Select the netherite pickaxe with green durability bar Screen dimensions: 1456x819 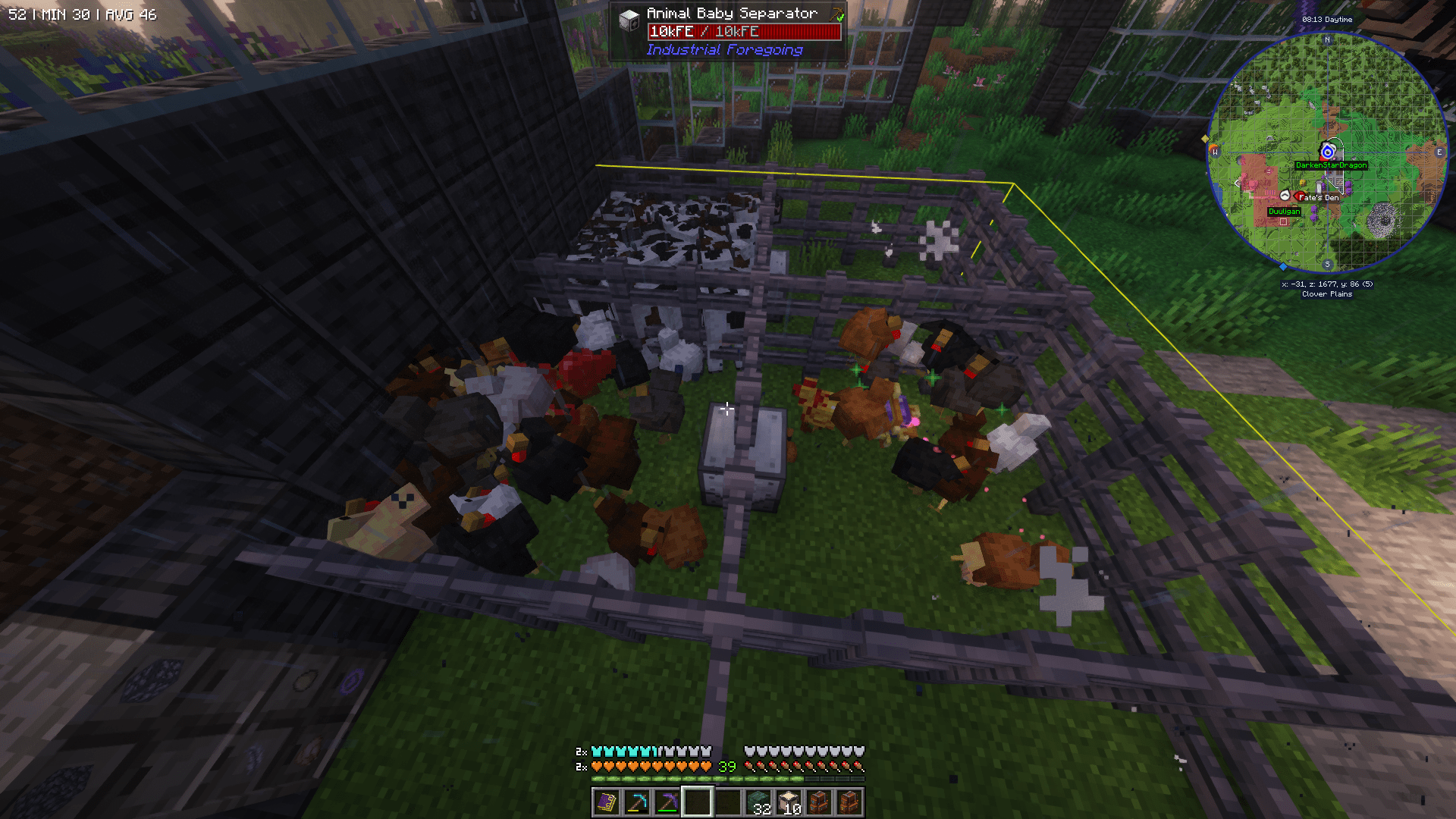click(668, 802)
